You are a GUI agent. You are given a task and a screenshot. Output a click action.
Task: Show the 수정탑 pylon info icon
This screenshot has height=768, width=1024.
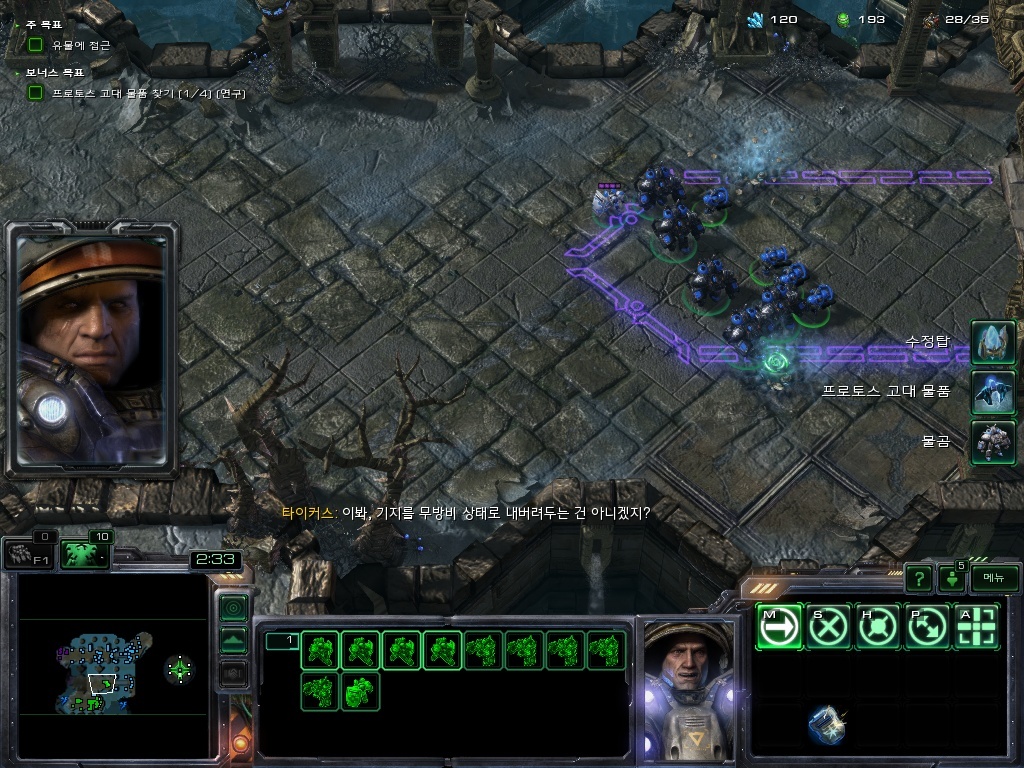pos(993,342)
